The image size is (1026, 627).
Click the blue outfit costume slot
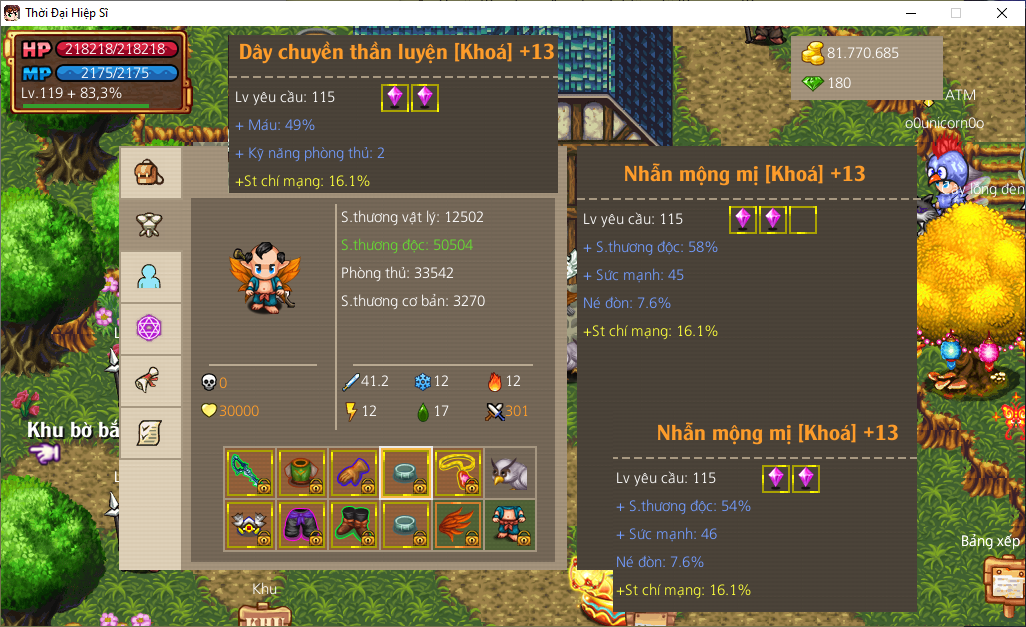click(x=510, y=525)
